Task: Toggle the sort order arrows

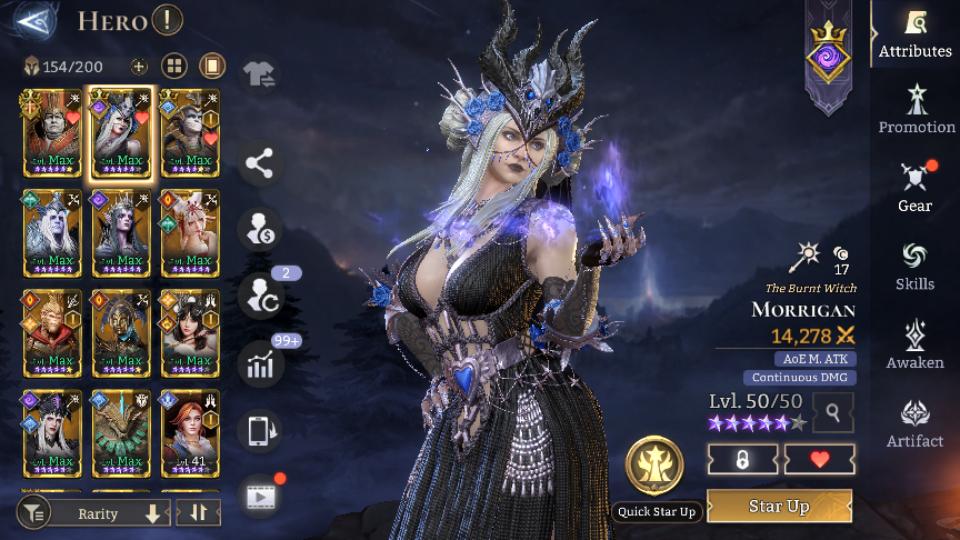Action: [x=197, y=514]
